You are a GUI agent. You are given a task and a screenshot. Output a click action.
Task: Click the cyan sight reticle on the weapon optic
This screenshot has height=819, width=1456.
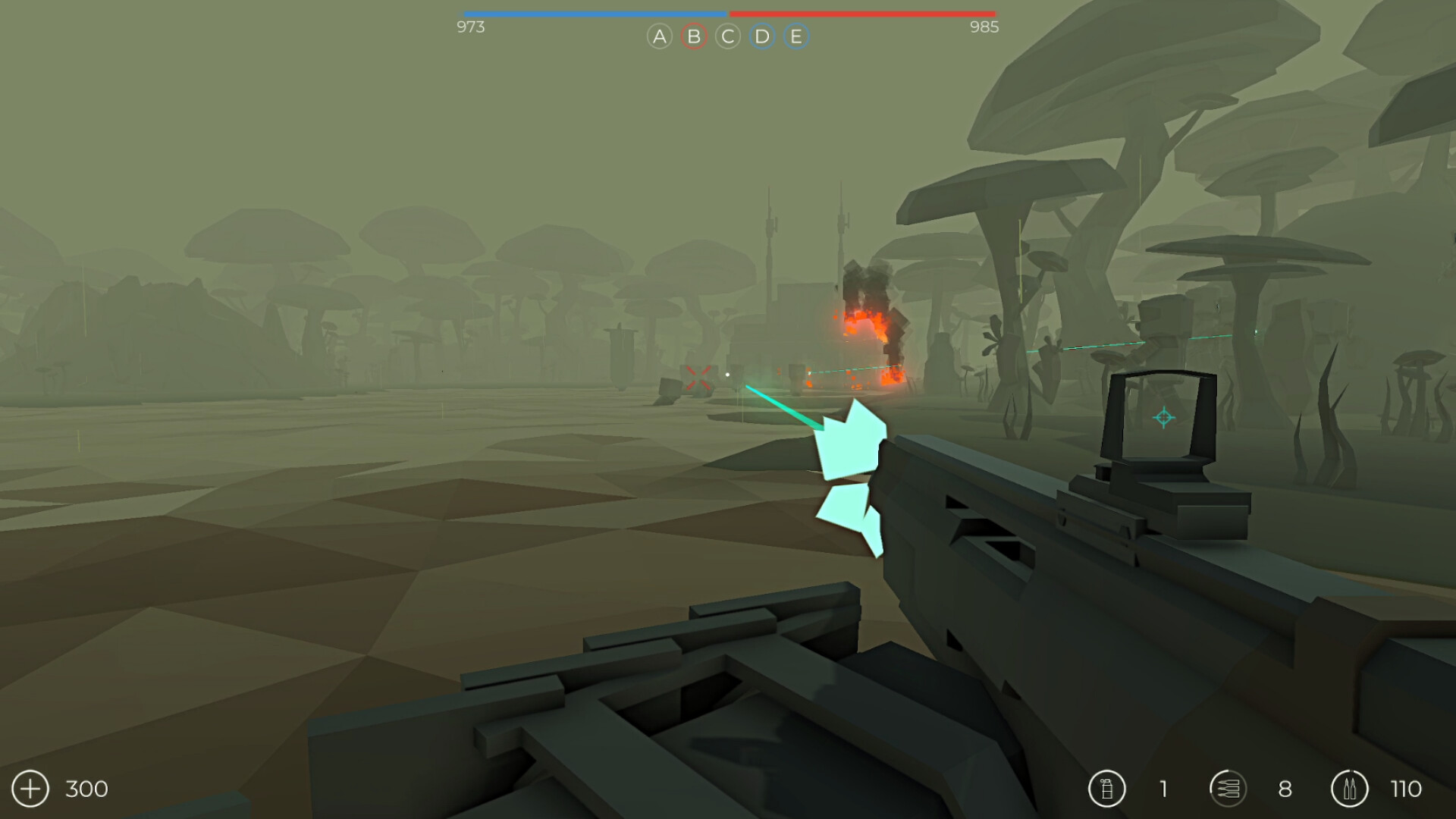1163,416
